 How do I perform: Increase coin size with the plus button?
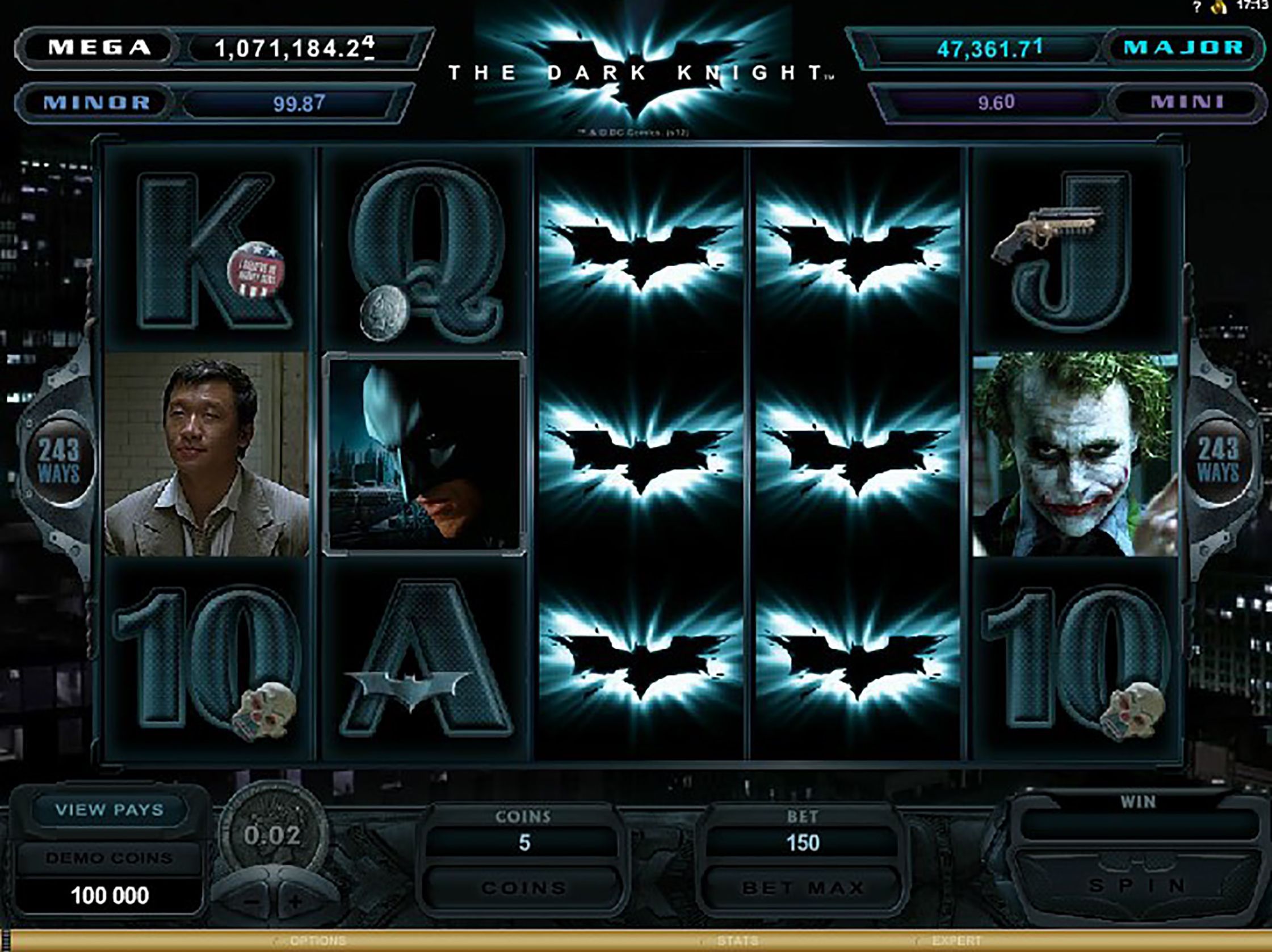[x=296, y=902]
